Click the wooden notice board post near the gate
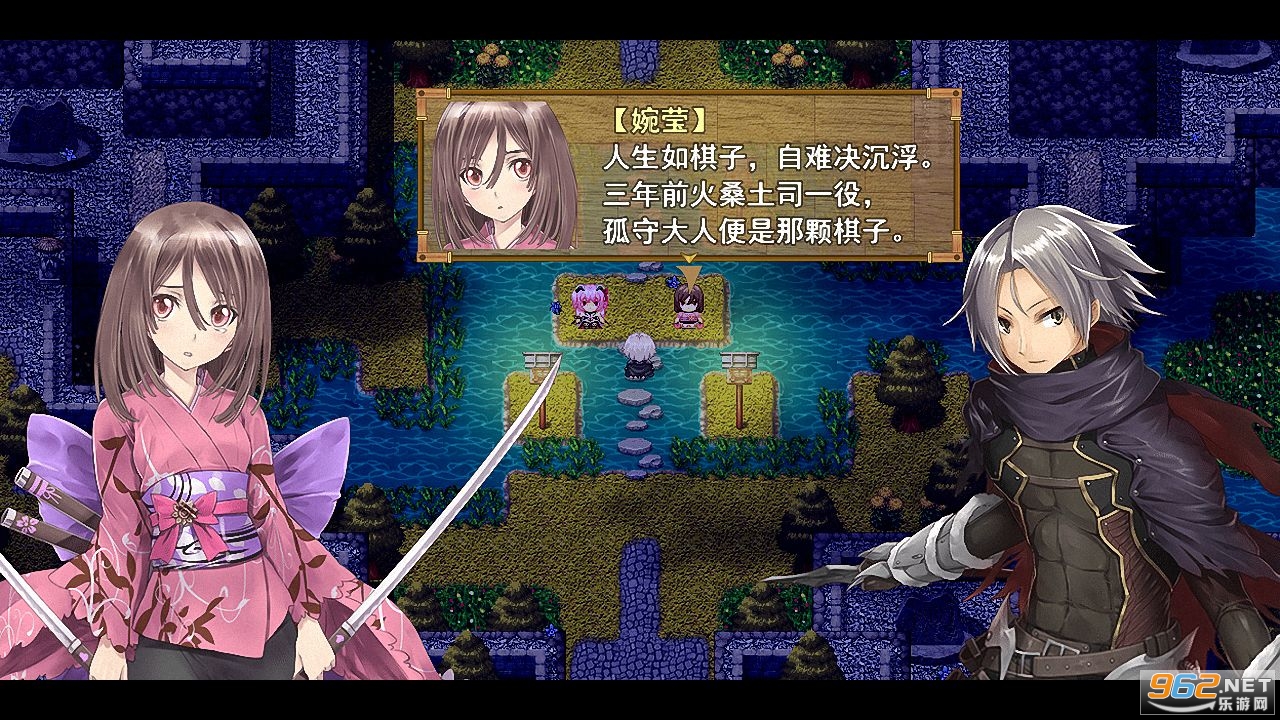 739,374
